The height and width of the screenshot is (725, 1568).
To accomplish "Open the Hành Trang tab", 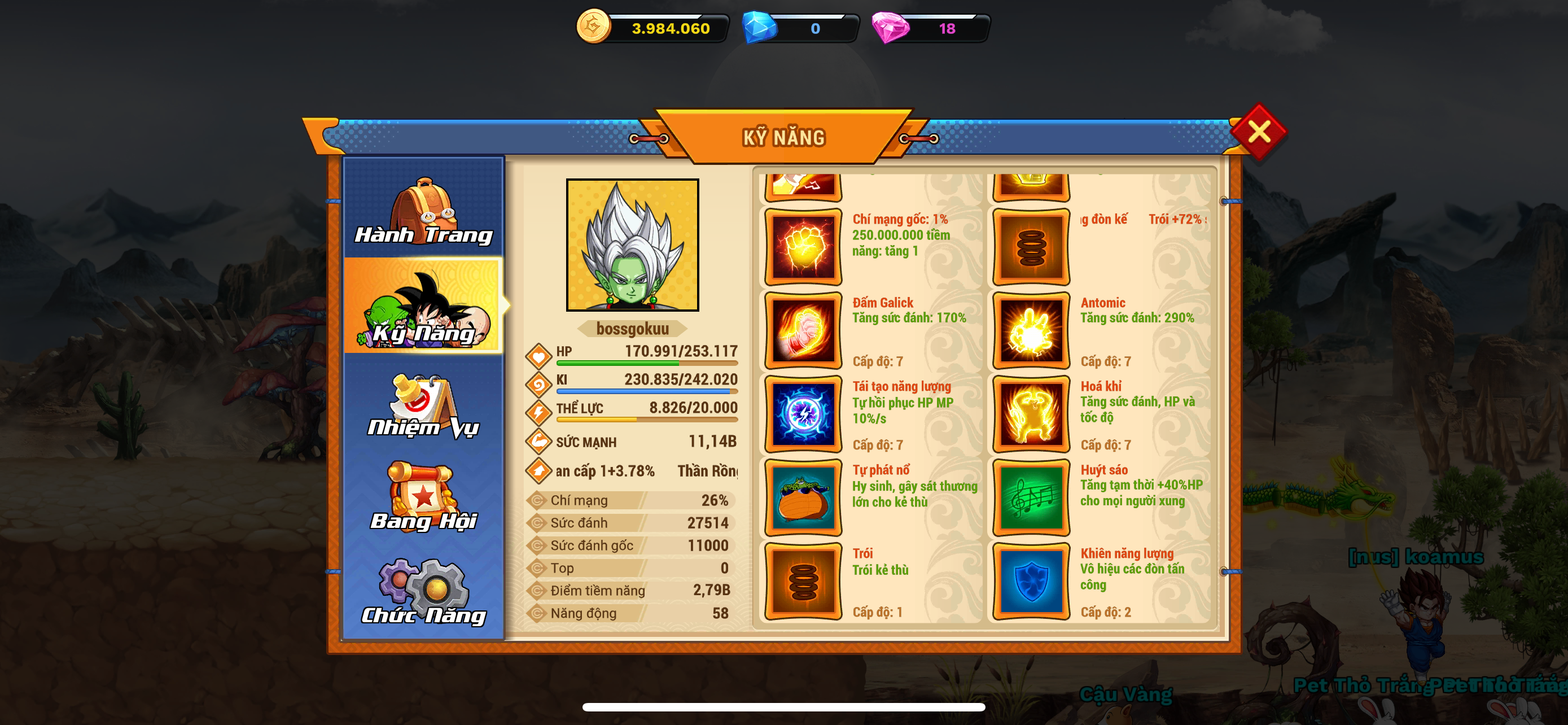I will 424,210.
